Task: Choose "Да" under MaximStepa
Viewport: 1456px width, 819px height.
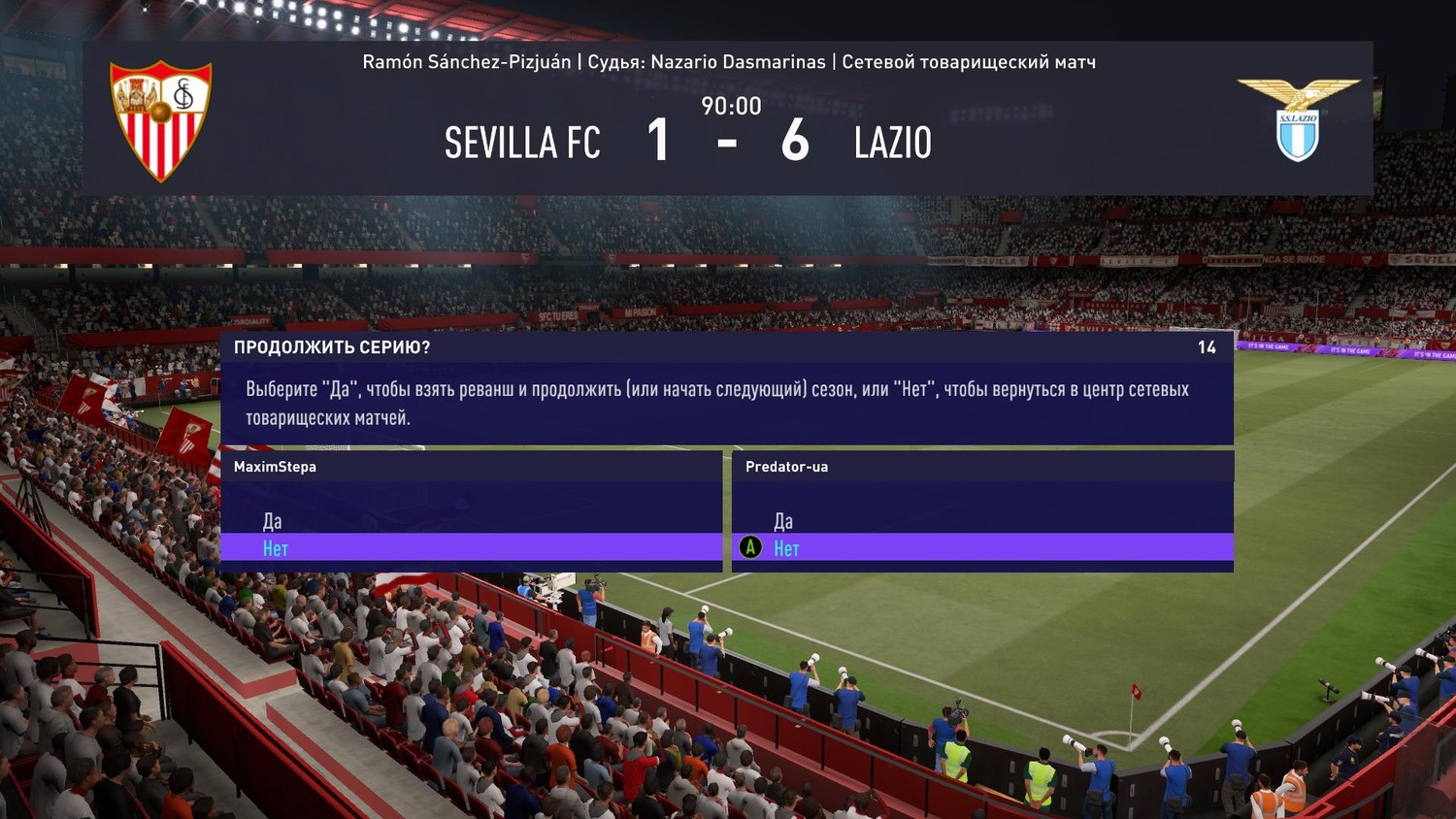Action: click(273, 521)
